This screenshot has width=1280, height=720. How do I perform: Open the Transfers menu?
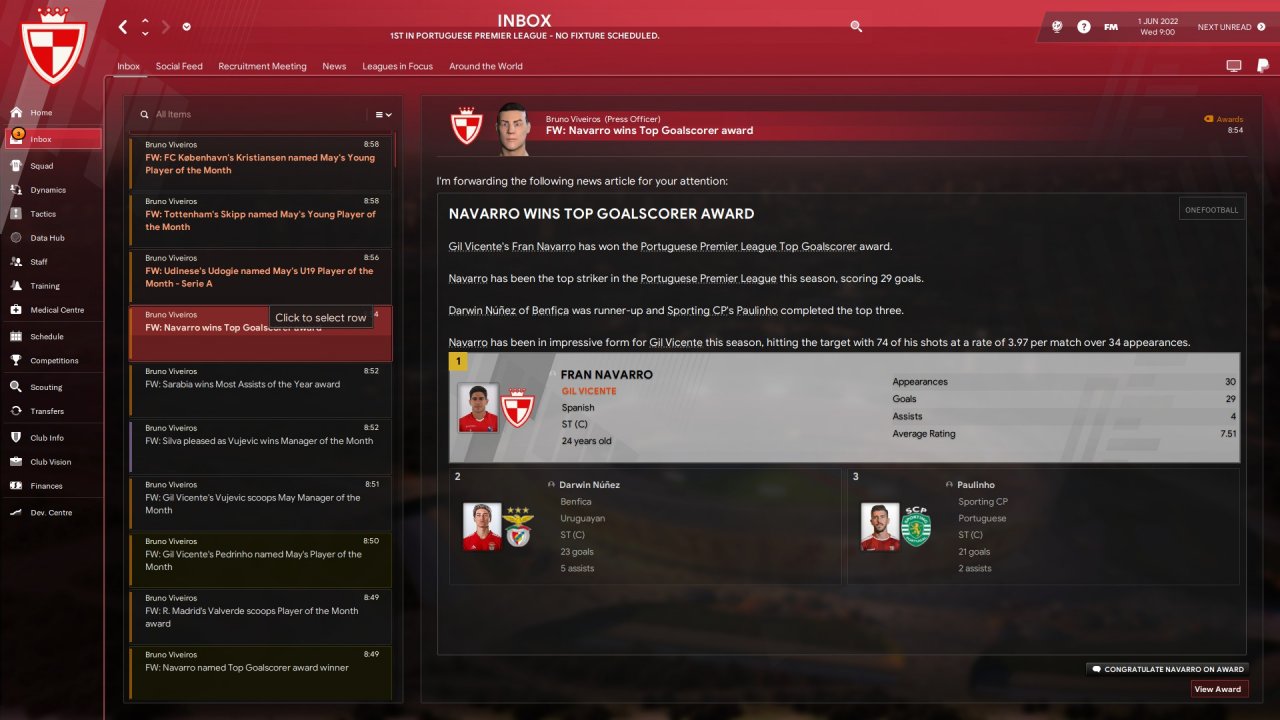point(47,411)
